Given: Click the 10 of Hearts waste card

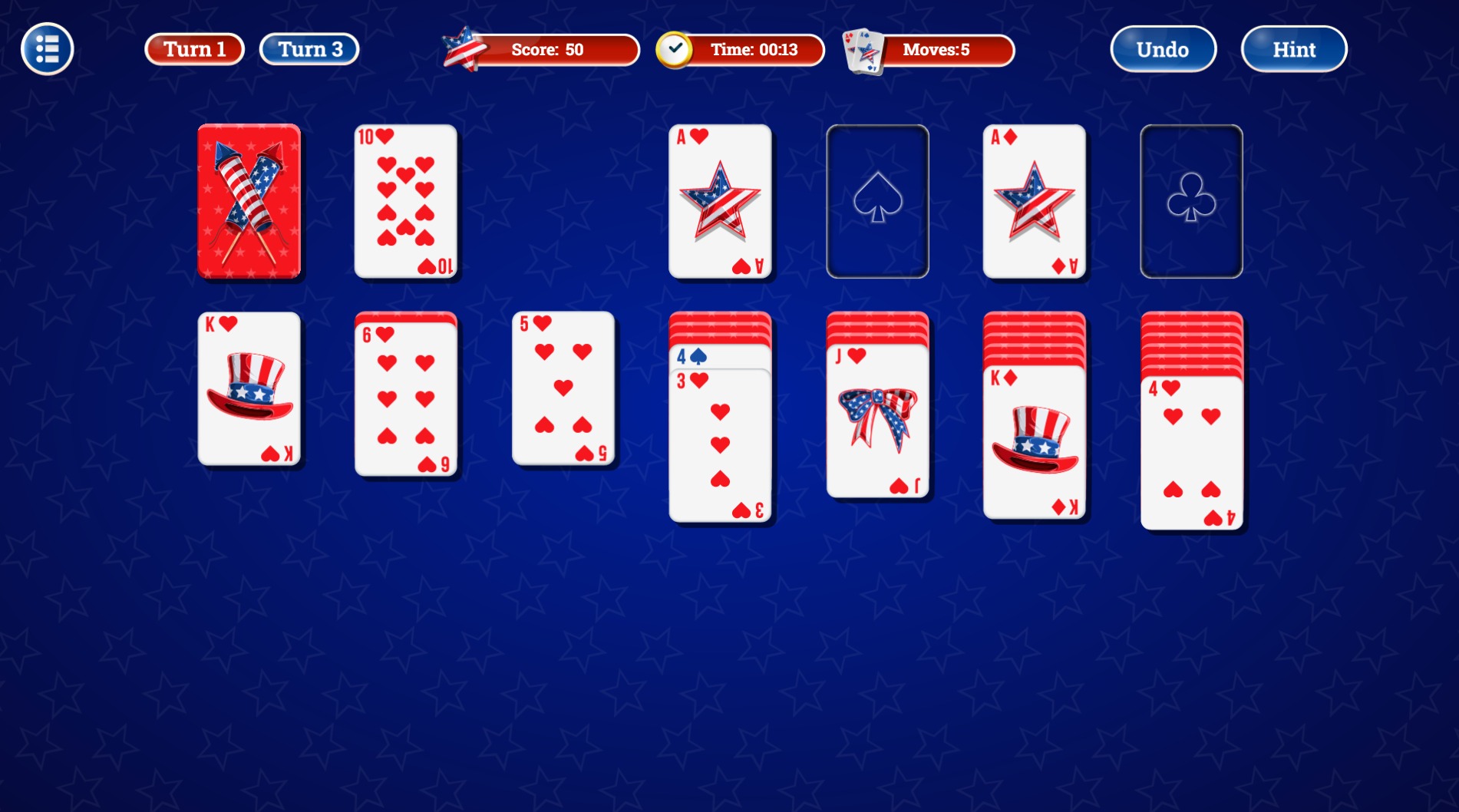Looking at the screenshot, I should (x=405, y=201).
